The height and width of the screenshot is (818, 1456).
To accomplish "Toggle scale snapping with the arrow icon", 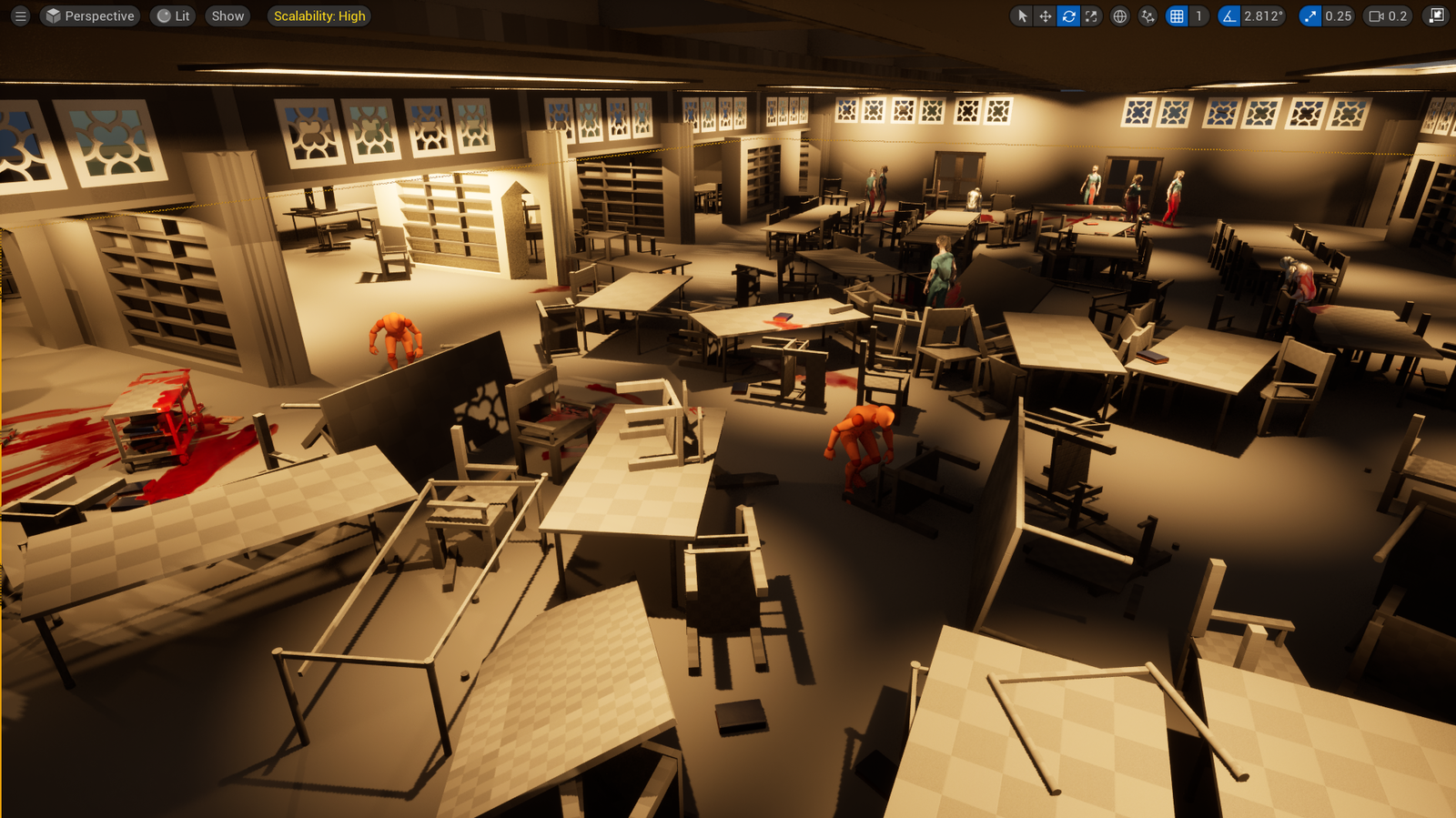I will click(1309, 15).
